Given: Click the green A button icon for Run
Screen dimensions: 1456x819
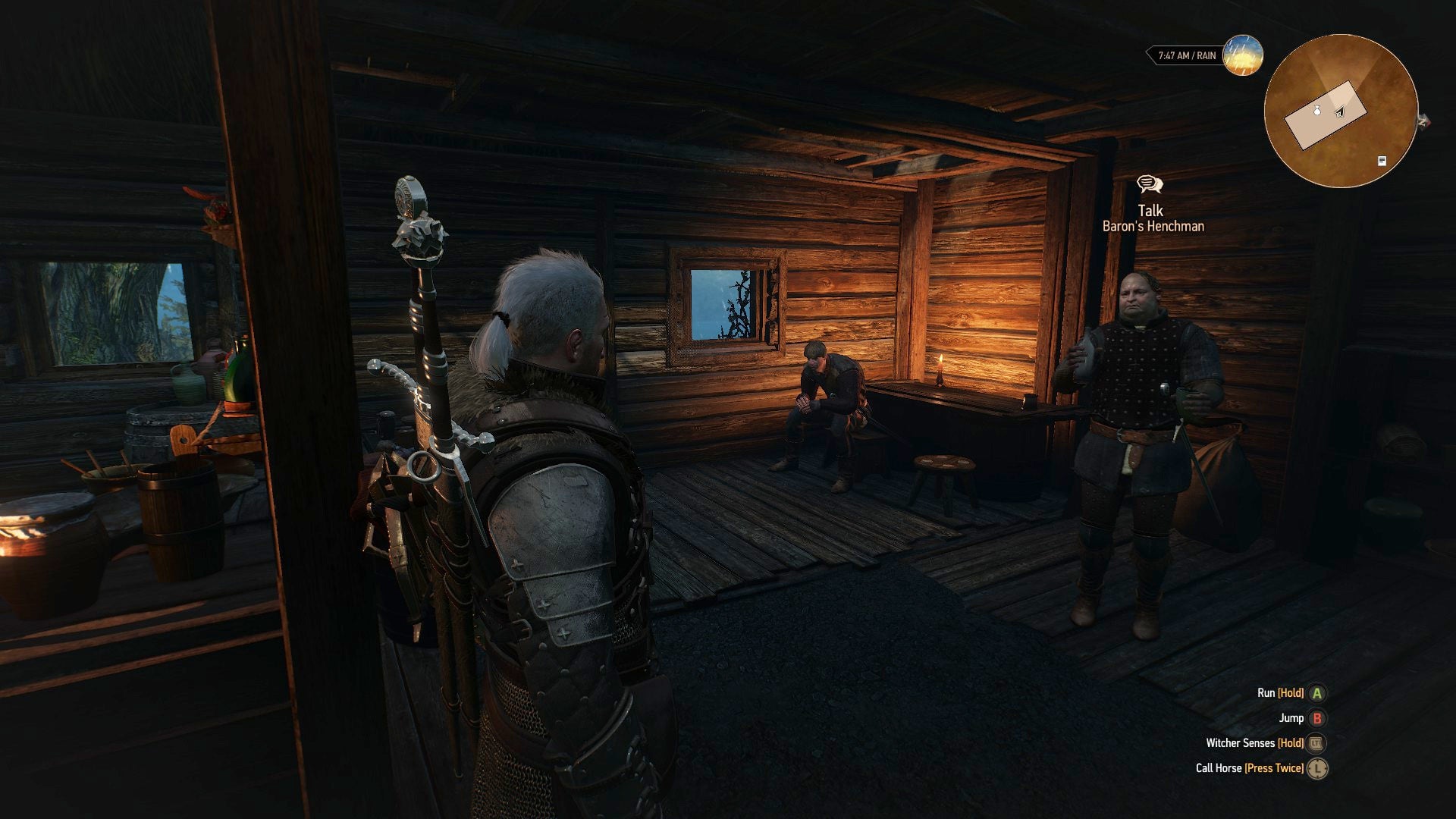Looking at the screenshot, I should pyautogui.click(x=1316, y=693).
